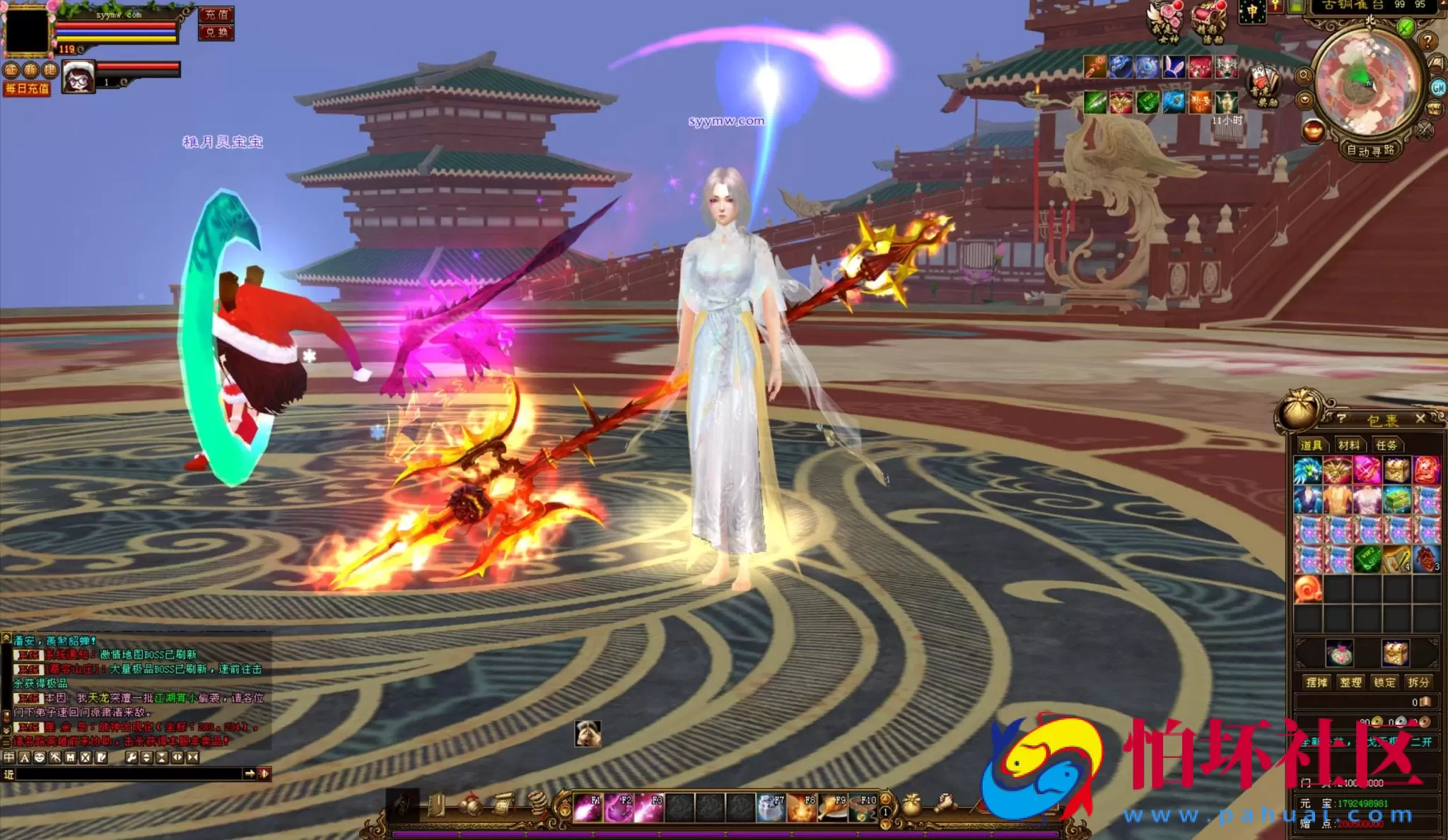Click the up-down channel expander in chat toolbar
This screenshot has height=840, width=1448.
coord(146,757)
